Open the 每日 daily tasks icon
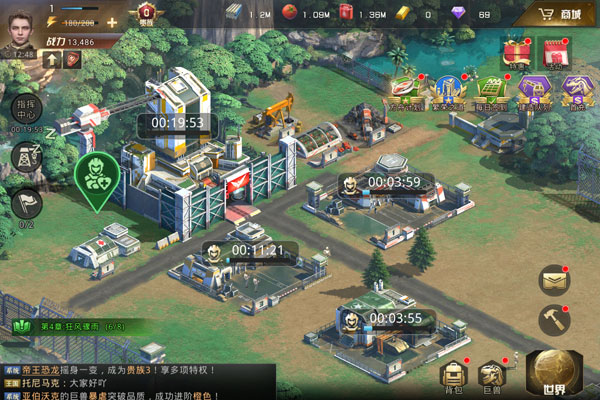This screenshot has height=400, width=600. (x=490, y=89)
